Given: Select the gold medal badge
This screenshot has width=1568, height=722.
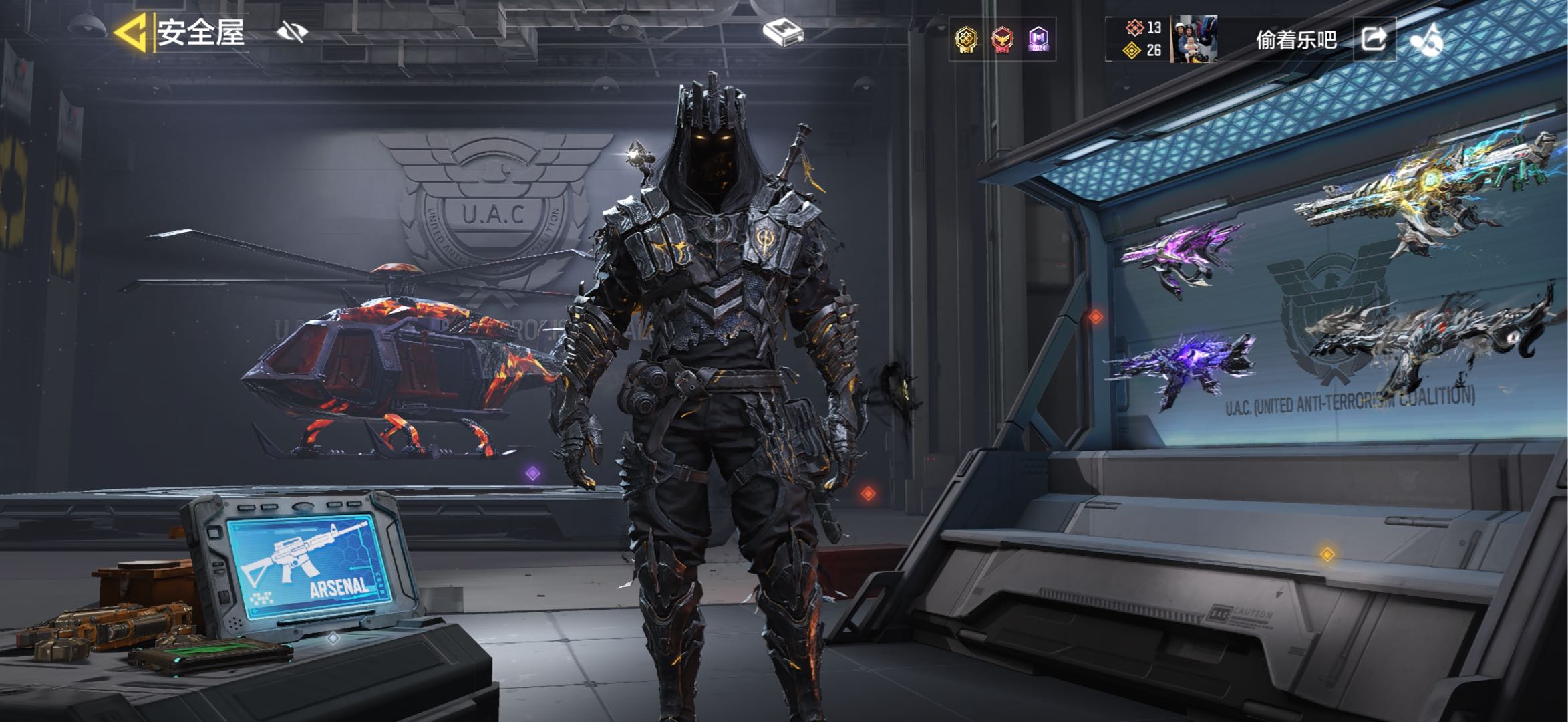Looking at the screenshot, I should [x=966, y=40].
